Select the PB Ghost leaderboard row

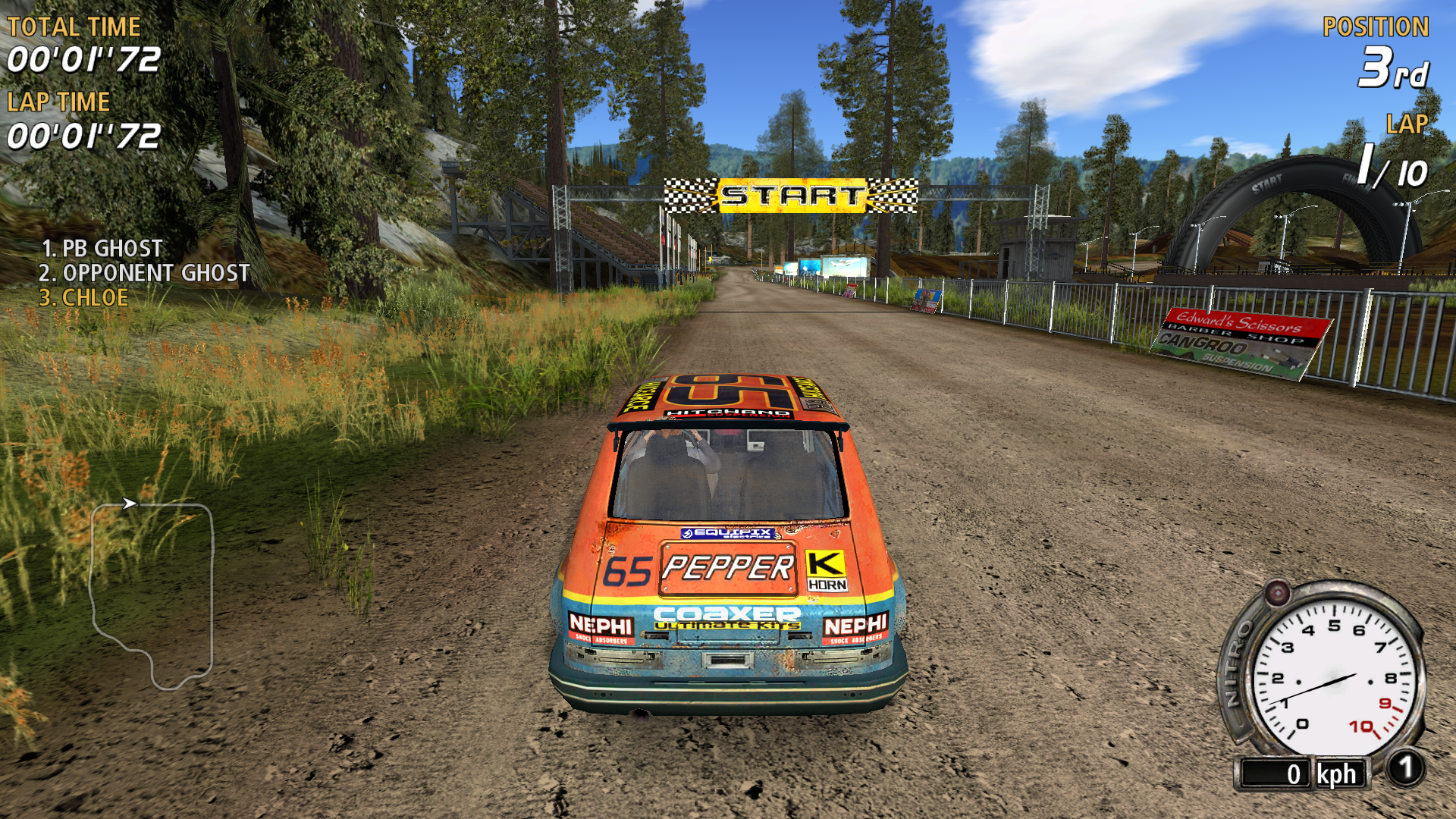102,248
